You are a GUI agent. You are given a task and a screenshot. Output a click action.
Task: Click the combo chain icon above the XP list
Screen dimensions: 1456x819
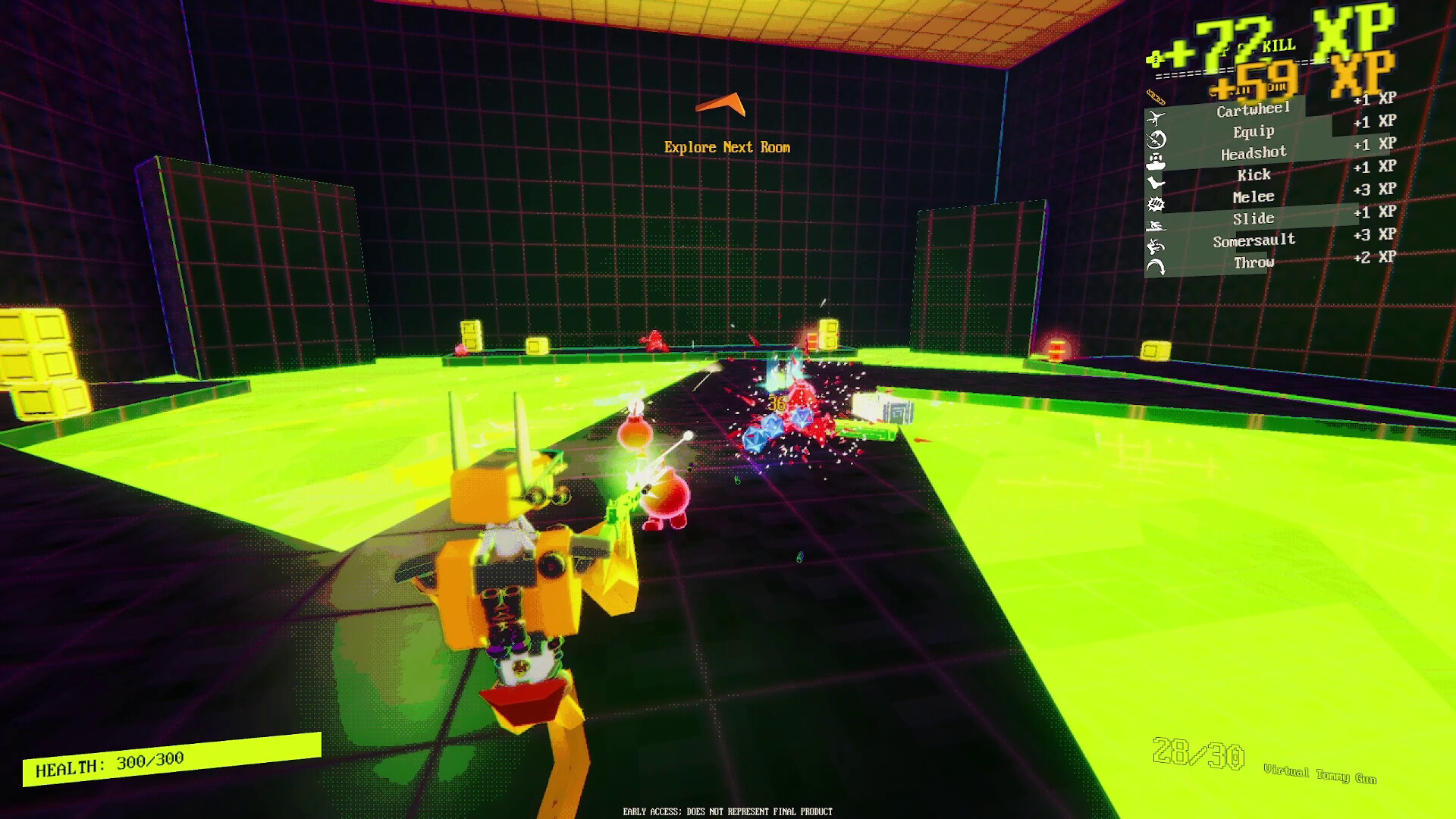click(x=1155, y=96)
